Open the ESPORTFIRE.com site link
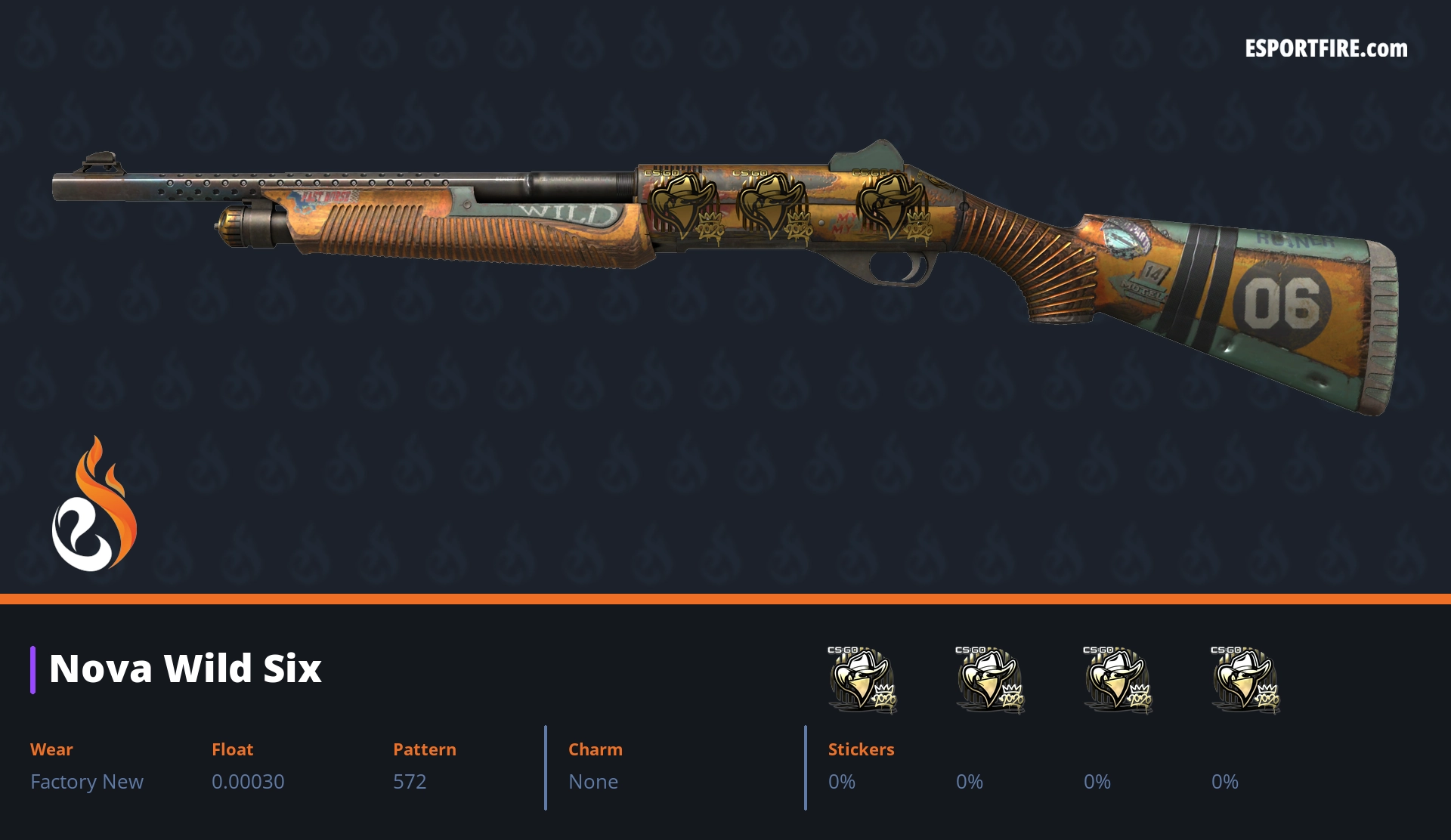The width and height of the screenshot is (1451, 840). point(1326,49)
